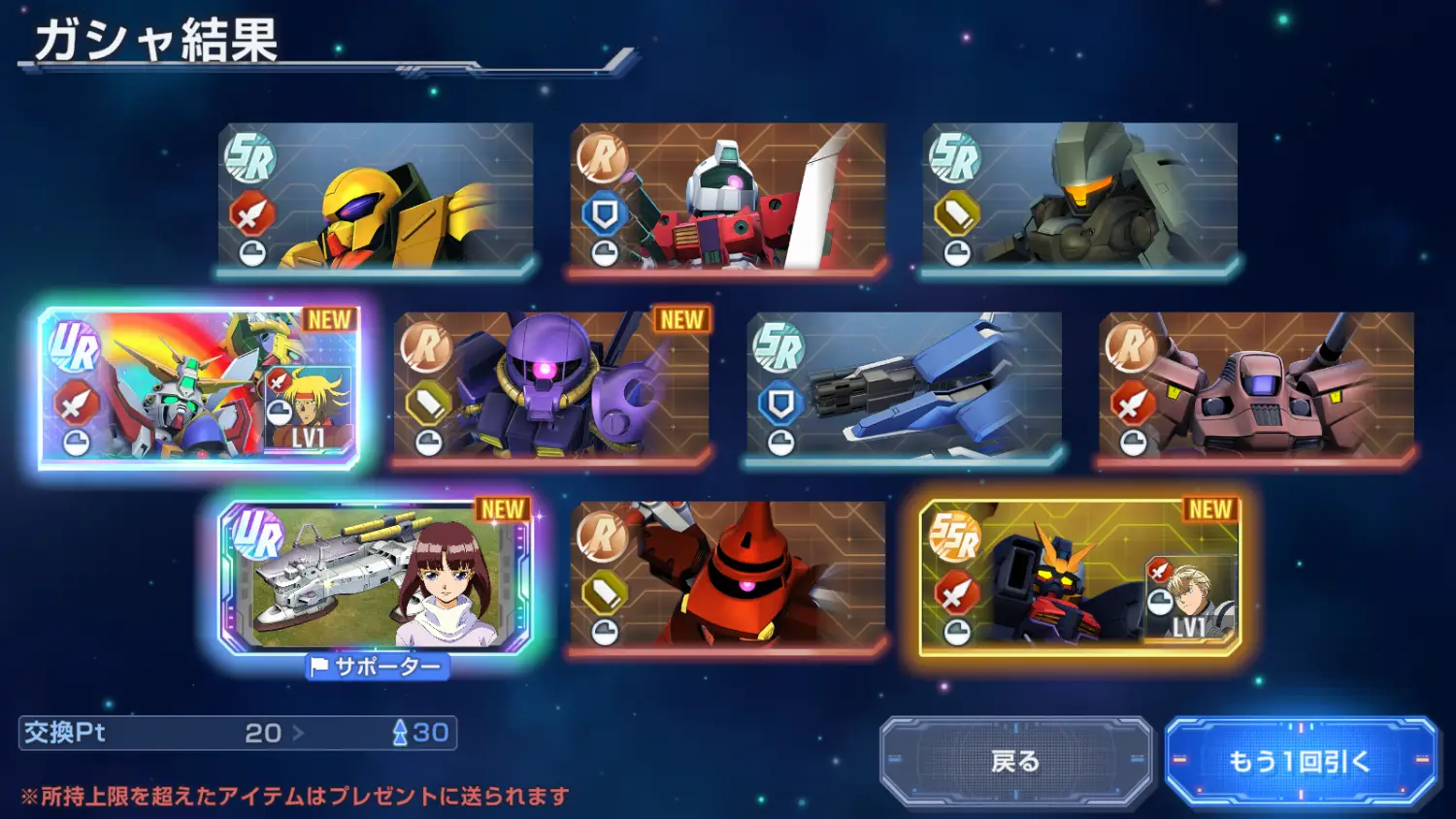Screen dimensions: 1456x819
Task: Select the yellow SR mobile suit card
Action: coord(376,197)
